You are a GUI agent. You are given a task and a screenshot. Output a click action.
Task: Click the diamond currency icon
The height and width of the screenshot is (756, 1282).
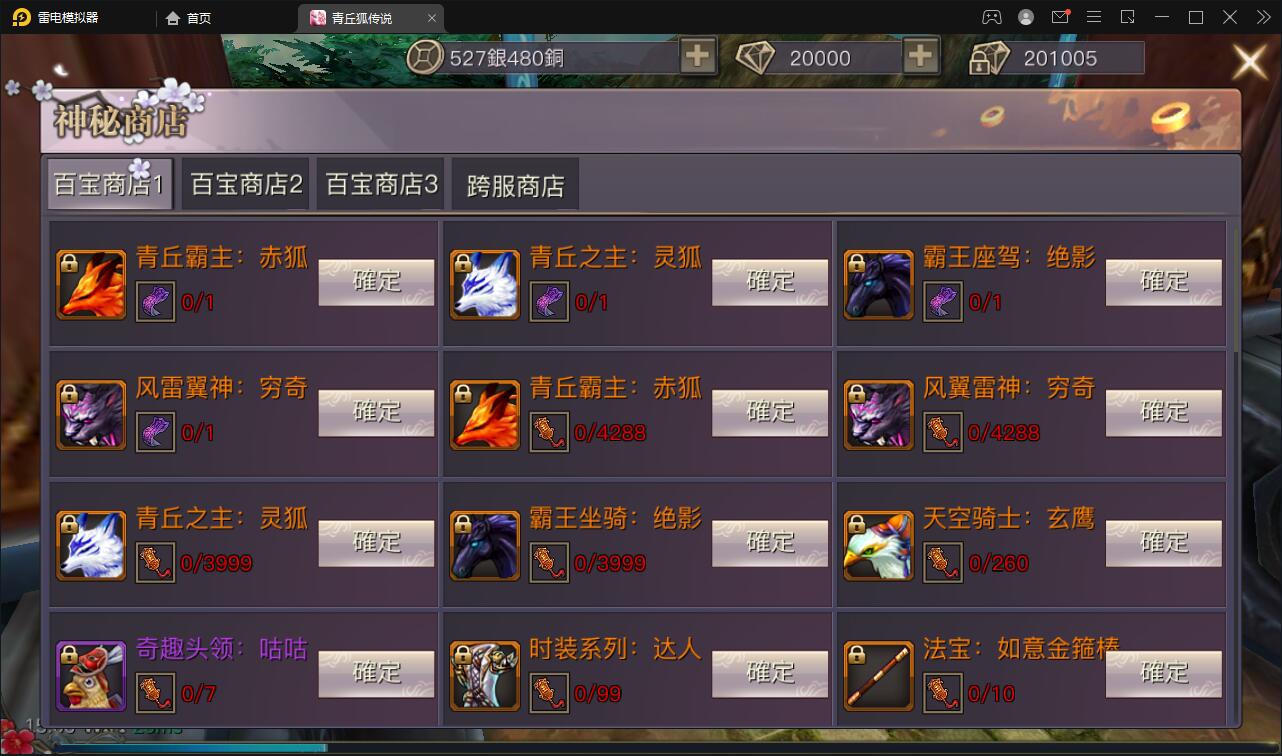757,57
